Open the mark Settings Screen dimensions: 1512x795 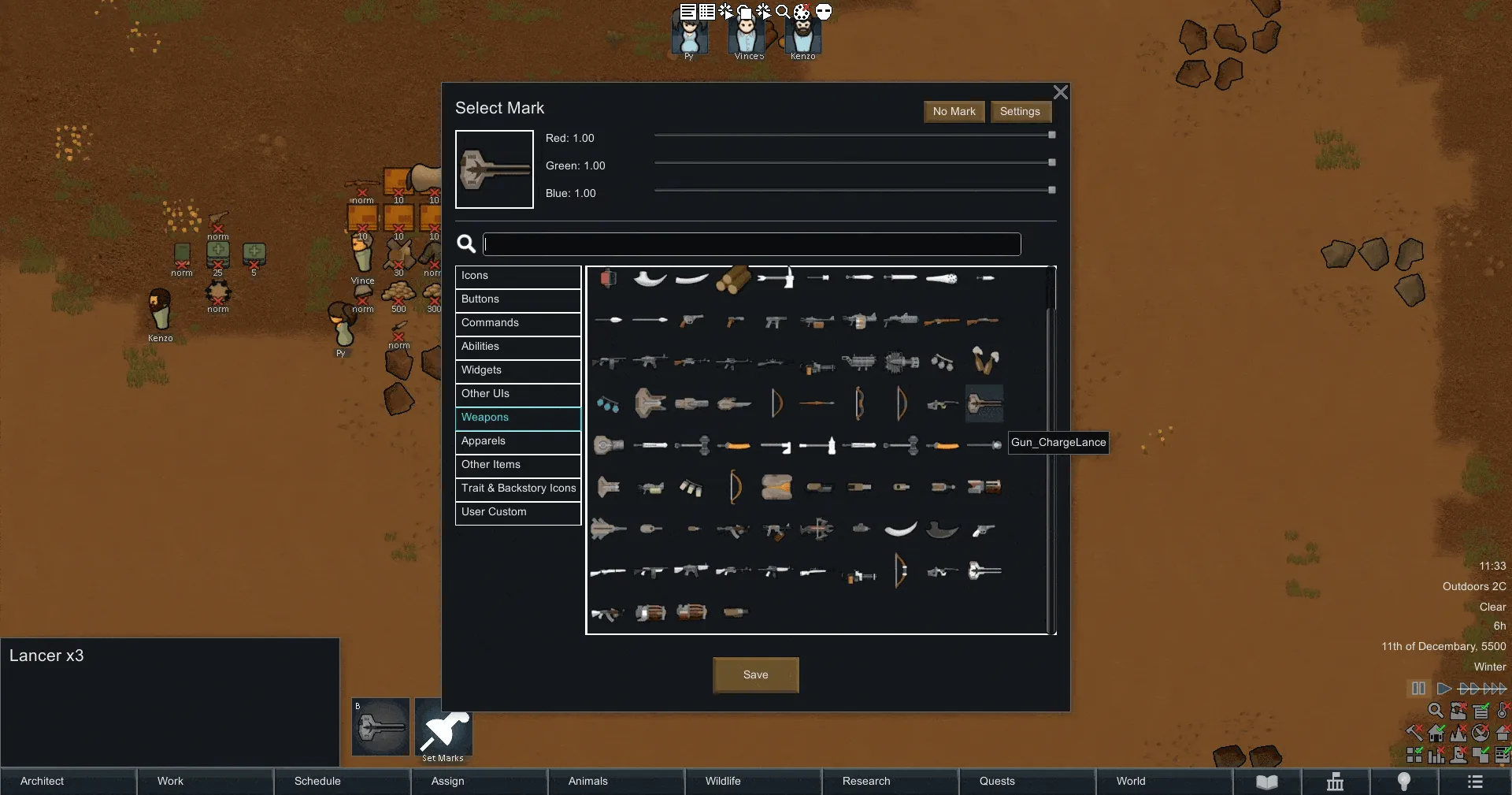tap(1020, 112)
